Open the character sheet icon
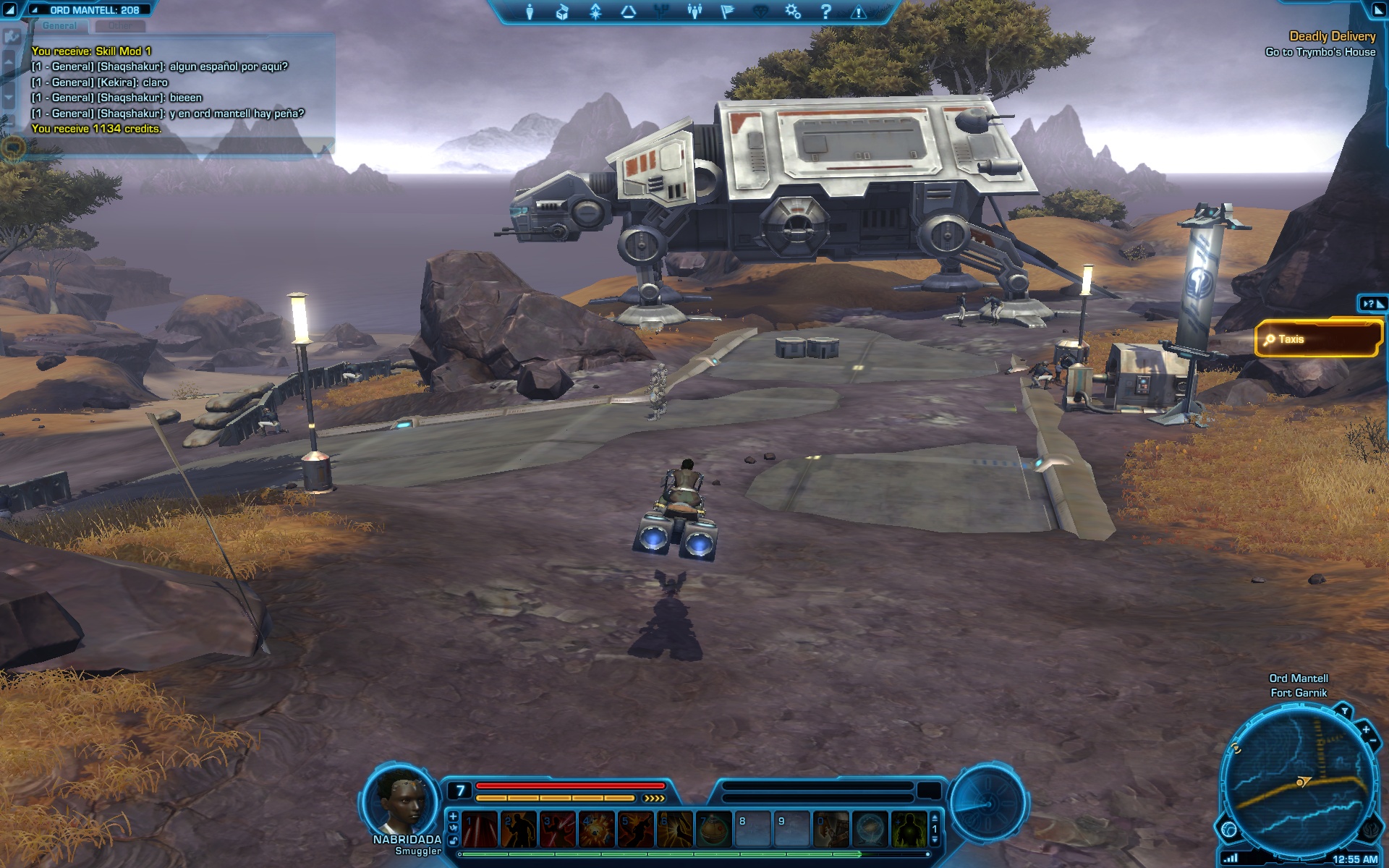Image resolution: width=1389 pixels, height=868 pixels. pyautogui.click(x=530, y=12)
